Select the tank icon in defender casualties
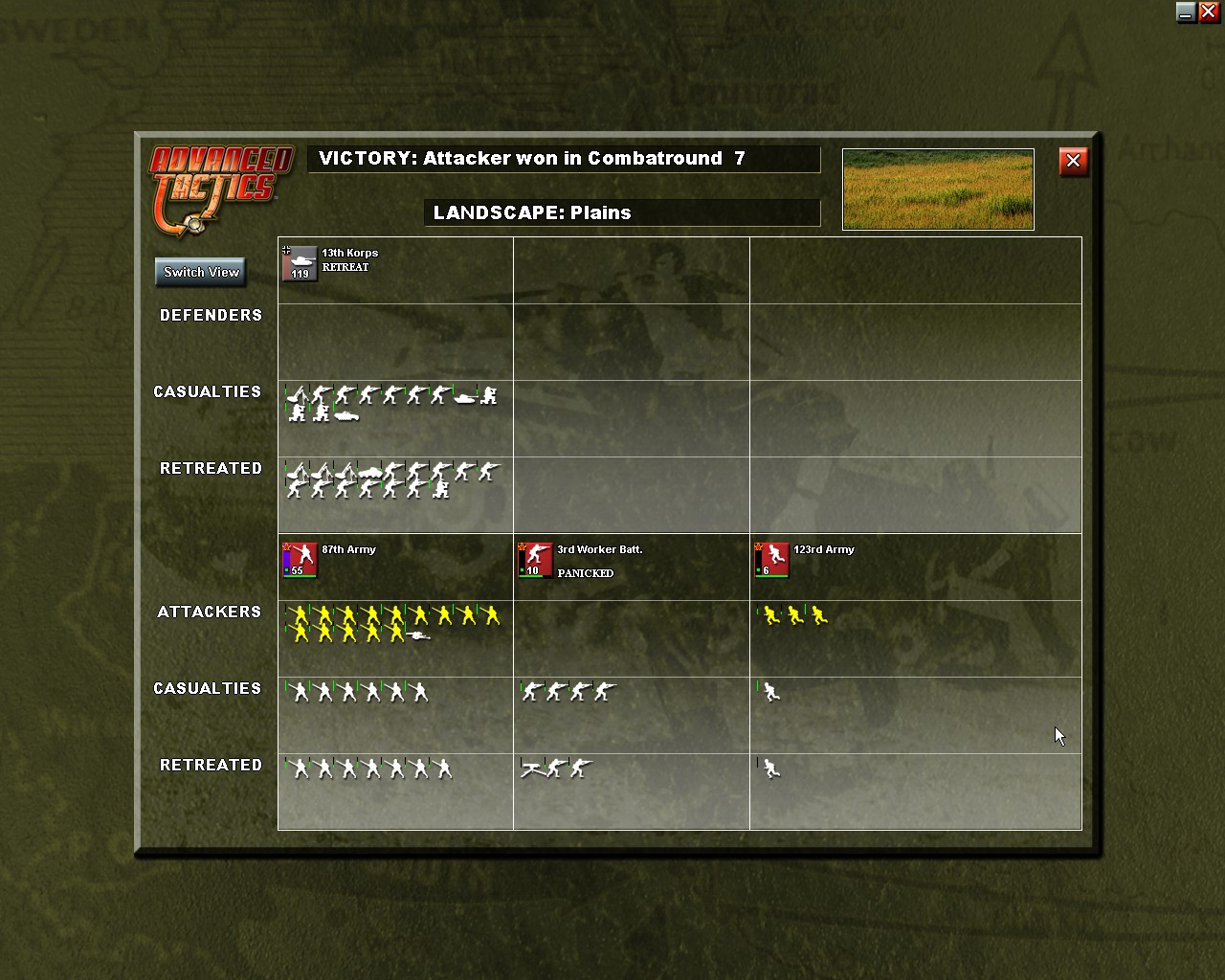 point(465,397)
